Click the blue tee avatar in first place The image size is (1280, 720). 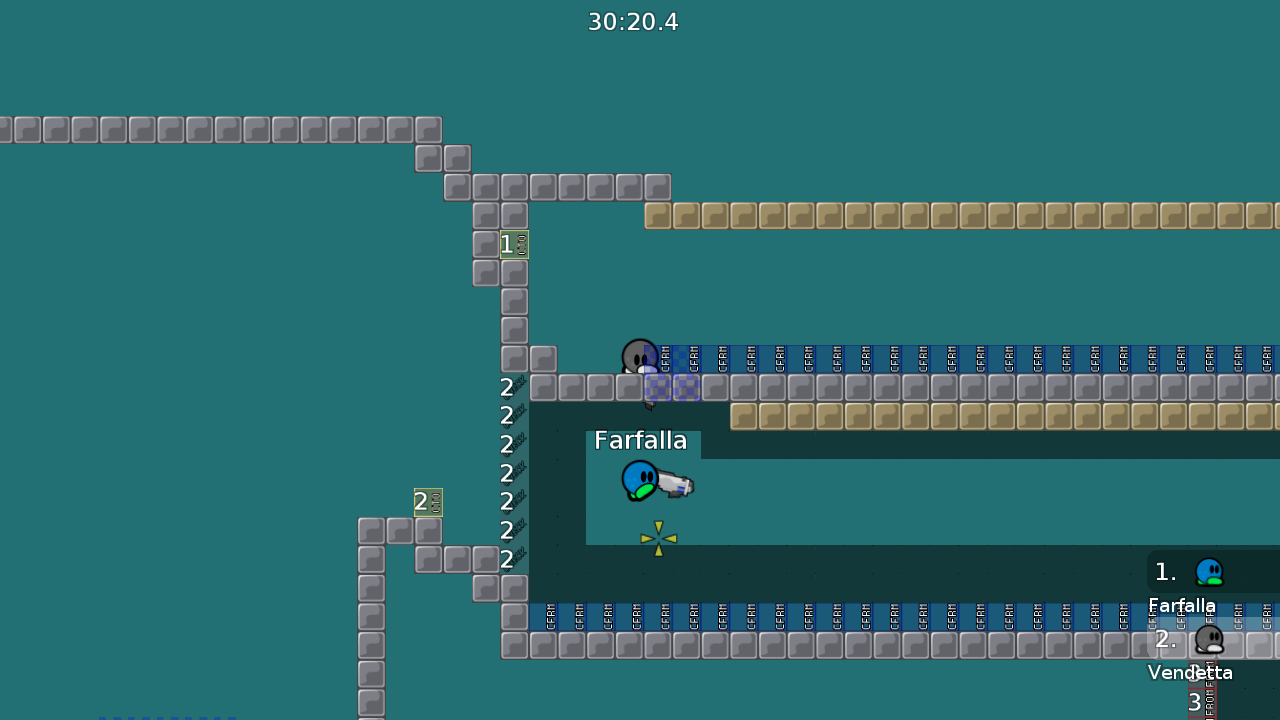click(1209, 571)
